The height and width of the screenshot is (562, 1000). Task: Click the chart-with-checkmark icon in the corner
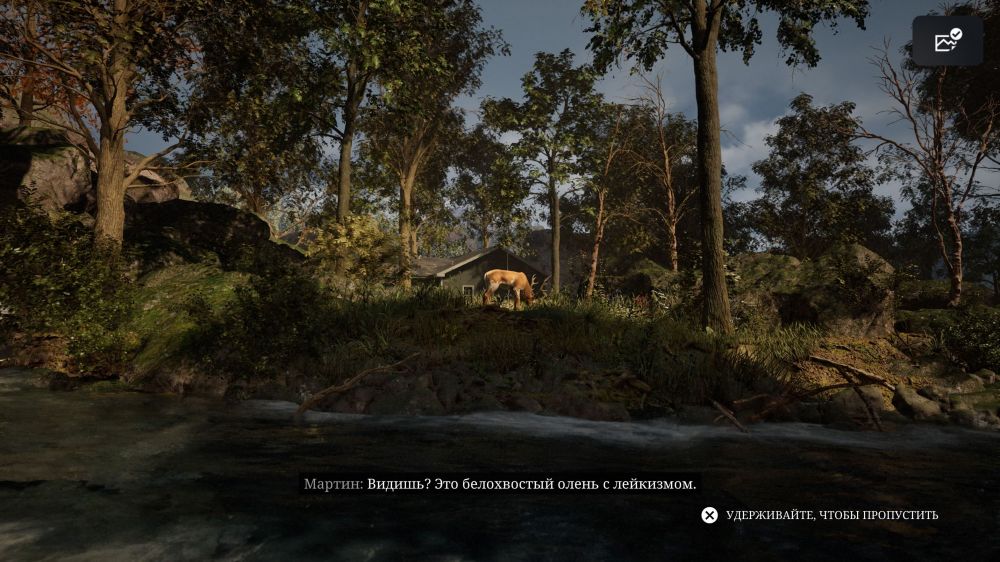947,41
